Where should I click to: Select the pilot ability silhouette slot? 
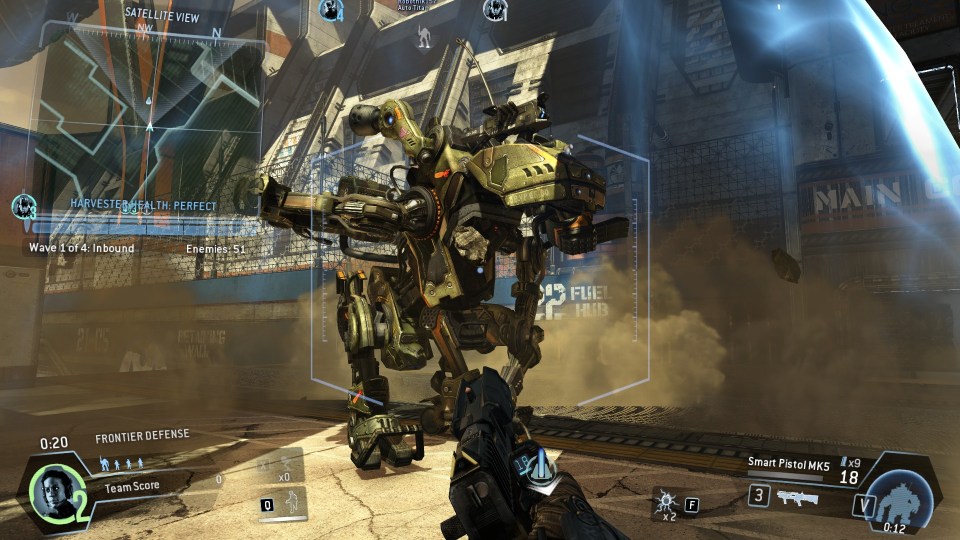click(290, 502)
